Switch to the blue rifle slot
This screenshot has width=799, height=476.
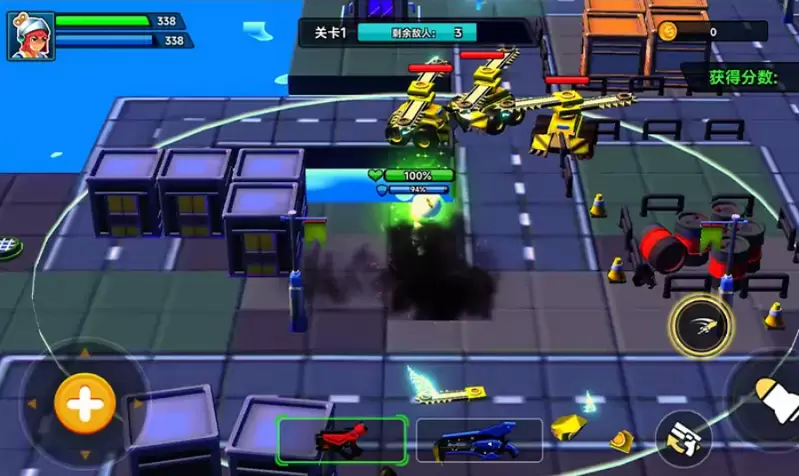pos(479,439)
